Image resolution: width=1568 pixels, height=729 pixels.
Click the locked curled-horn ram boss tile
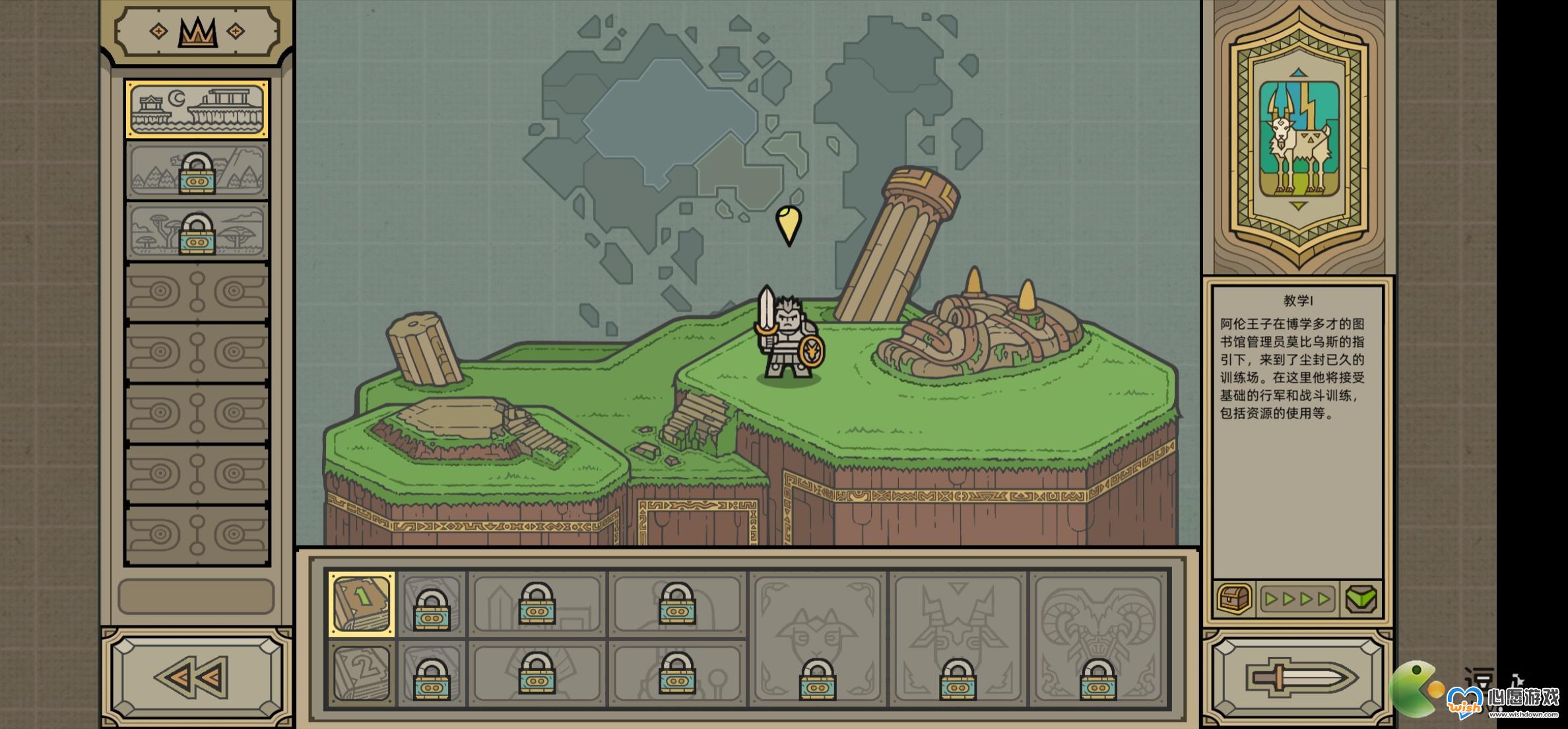coord(1098,638)
